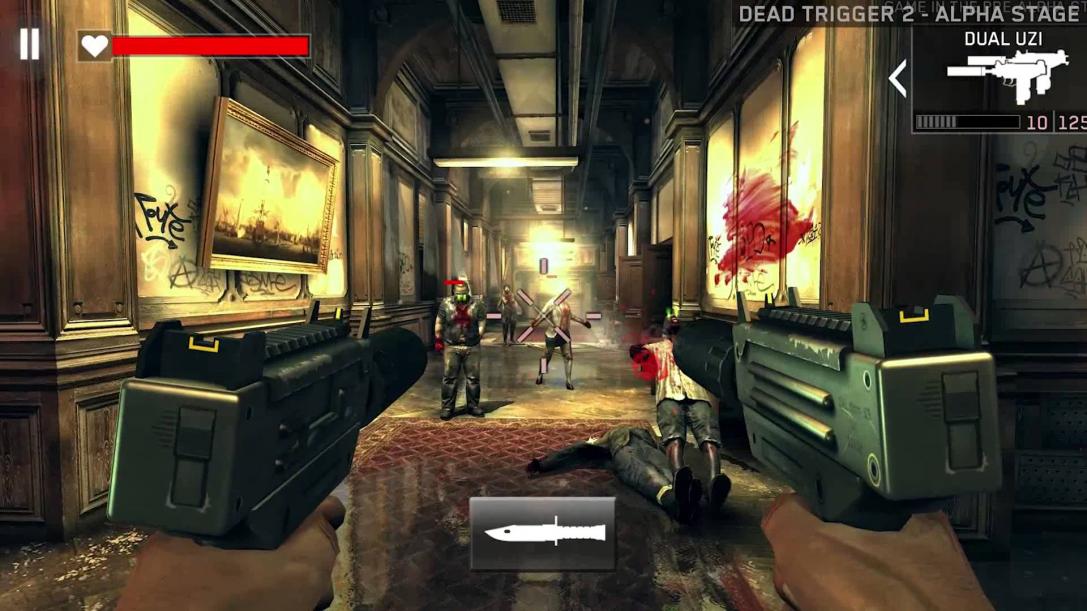This screenshot has height=611, width=1087.
Task: Switch weapon with the left arrow
Action: [898, 78]
